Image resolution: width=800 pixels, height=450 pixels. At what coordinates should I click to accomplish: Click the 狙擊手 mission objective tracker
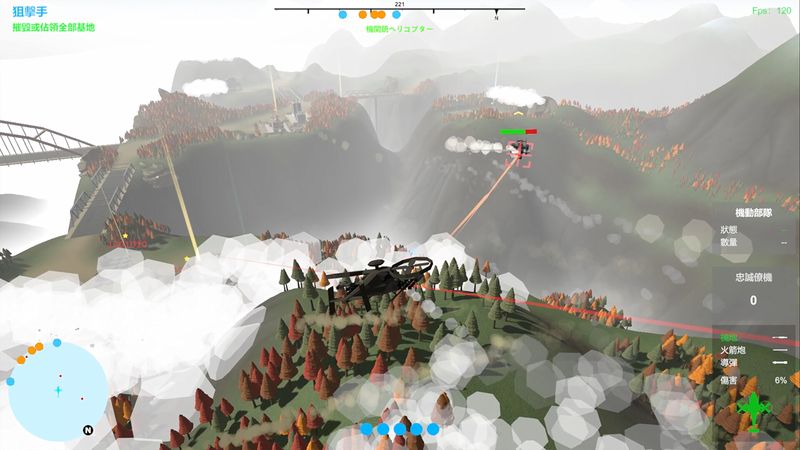pos(54,19)
